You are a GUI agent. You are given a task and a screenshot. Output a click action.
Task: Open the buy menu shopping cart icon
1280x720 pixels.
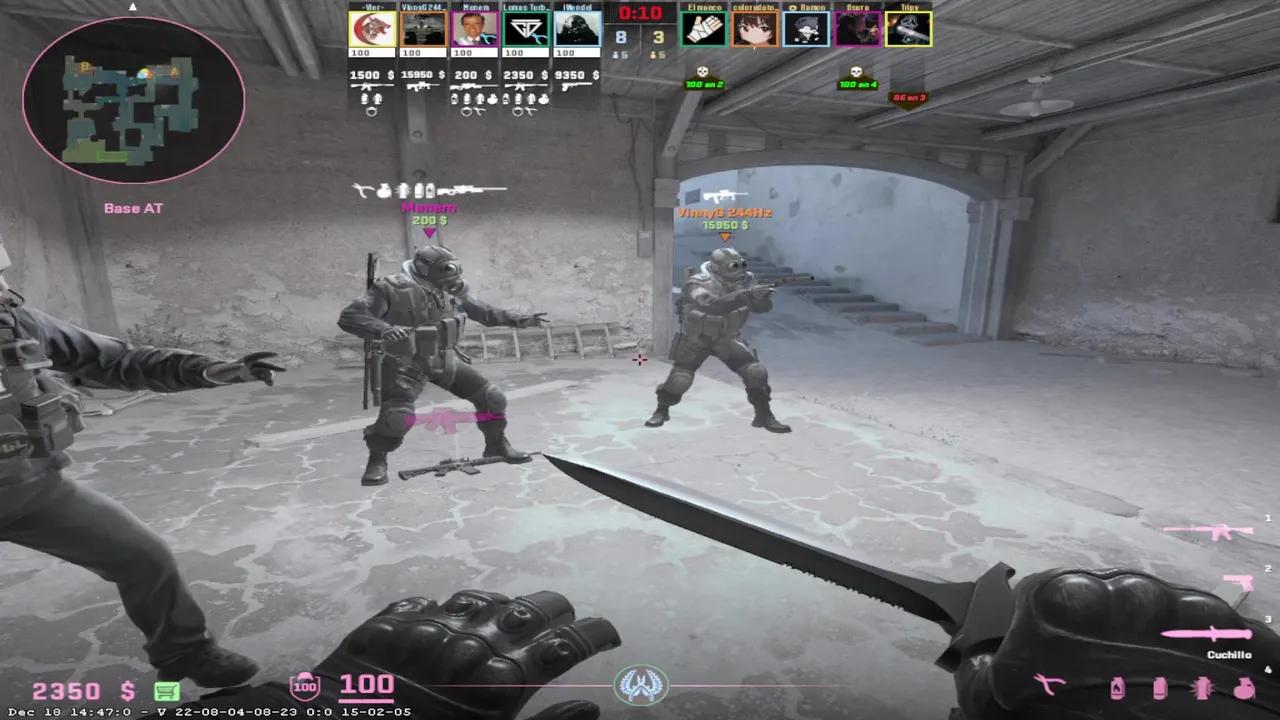[167, 690]
